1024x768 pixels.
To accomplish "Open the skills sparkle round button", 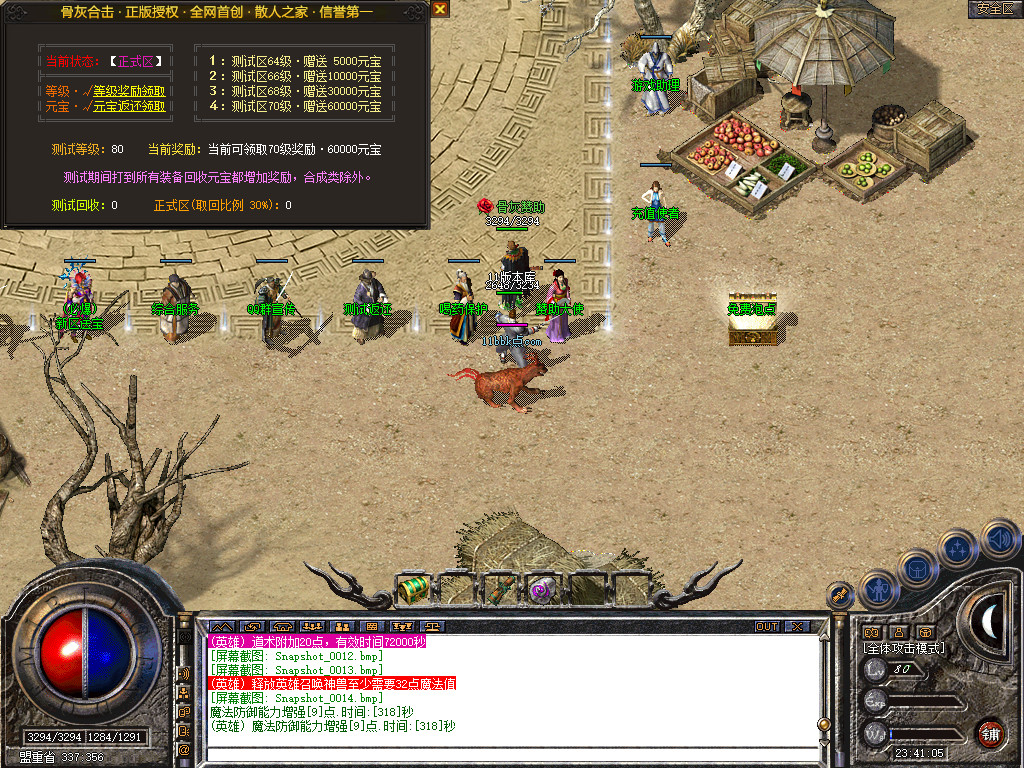I will 959,549.
